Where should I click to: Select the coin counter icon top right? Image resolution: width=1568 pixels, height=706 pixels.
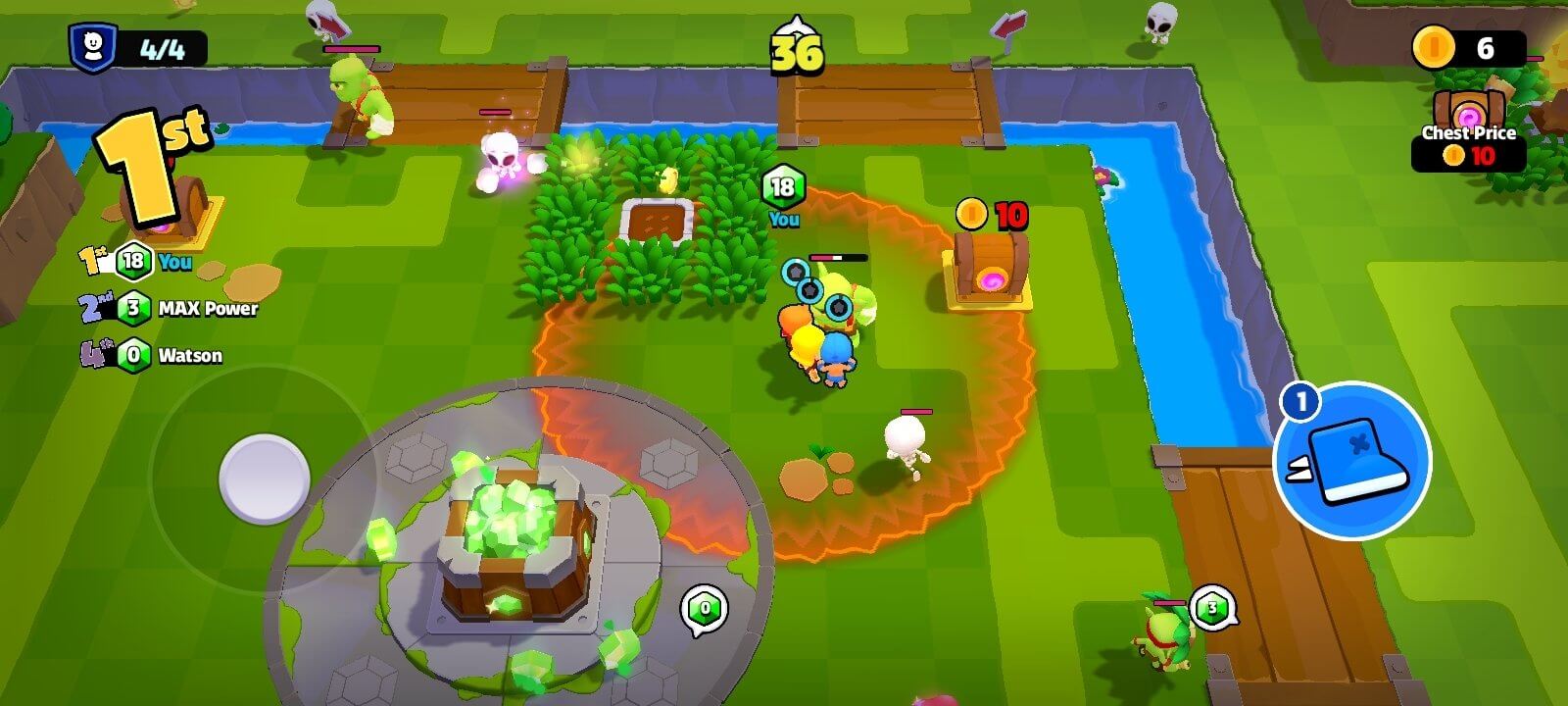click(x=1434, y=46)
